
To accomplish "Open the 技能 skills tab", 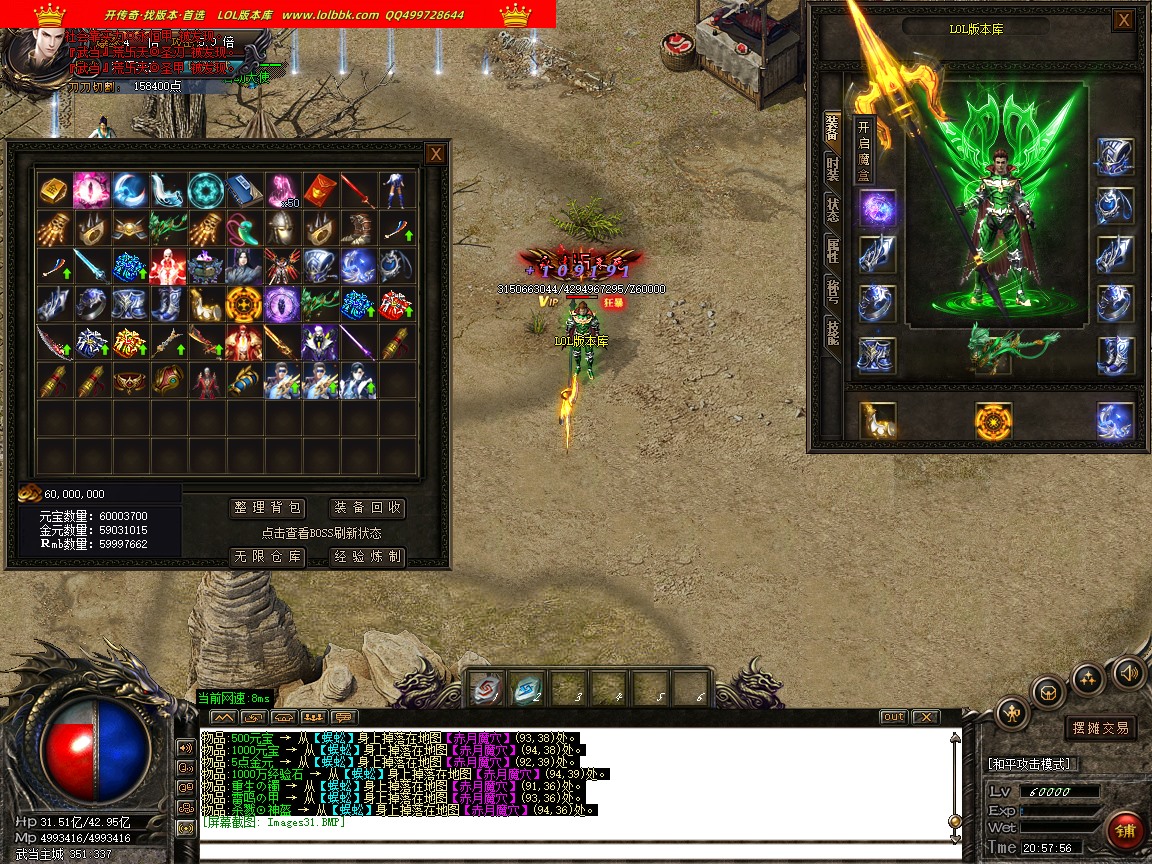I will [x=832, y=331].
